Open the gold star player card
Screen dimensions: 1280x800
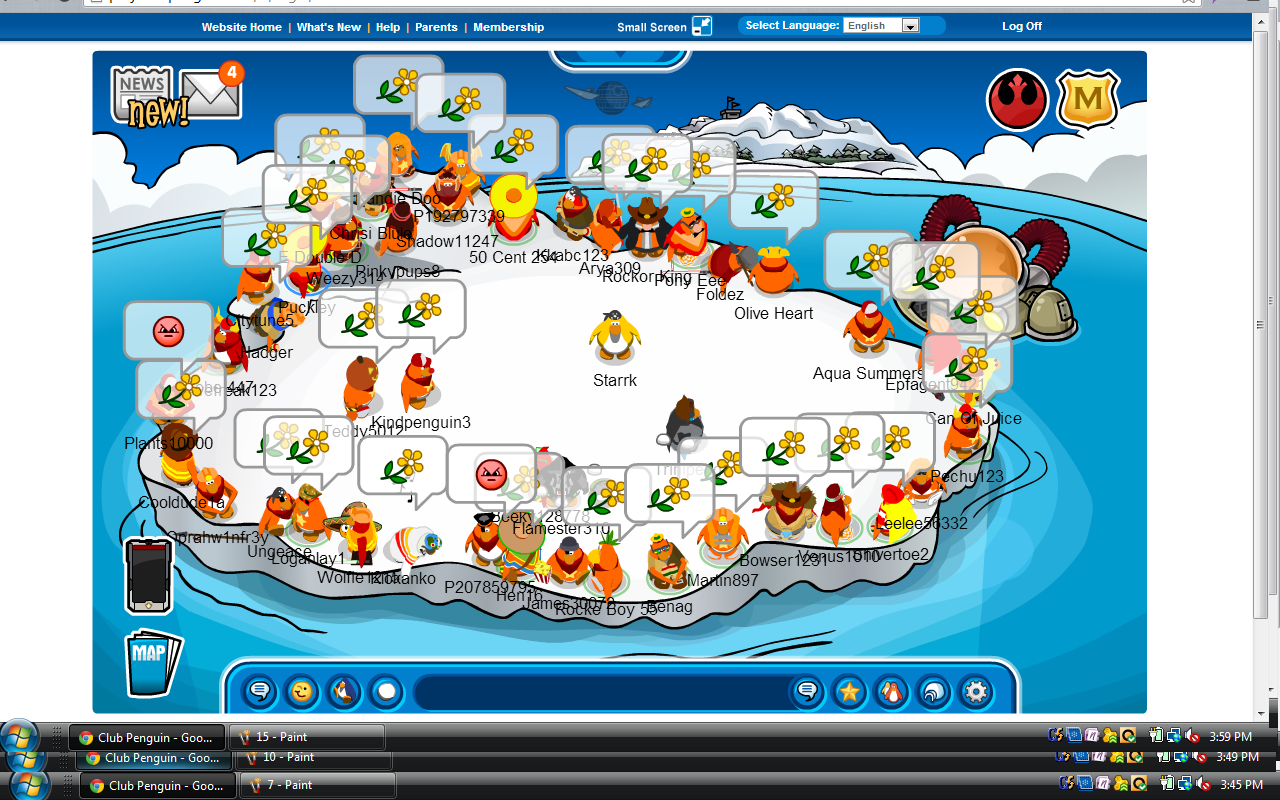[849, 691]
